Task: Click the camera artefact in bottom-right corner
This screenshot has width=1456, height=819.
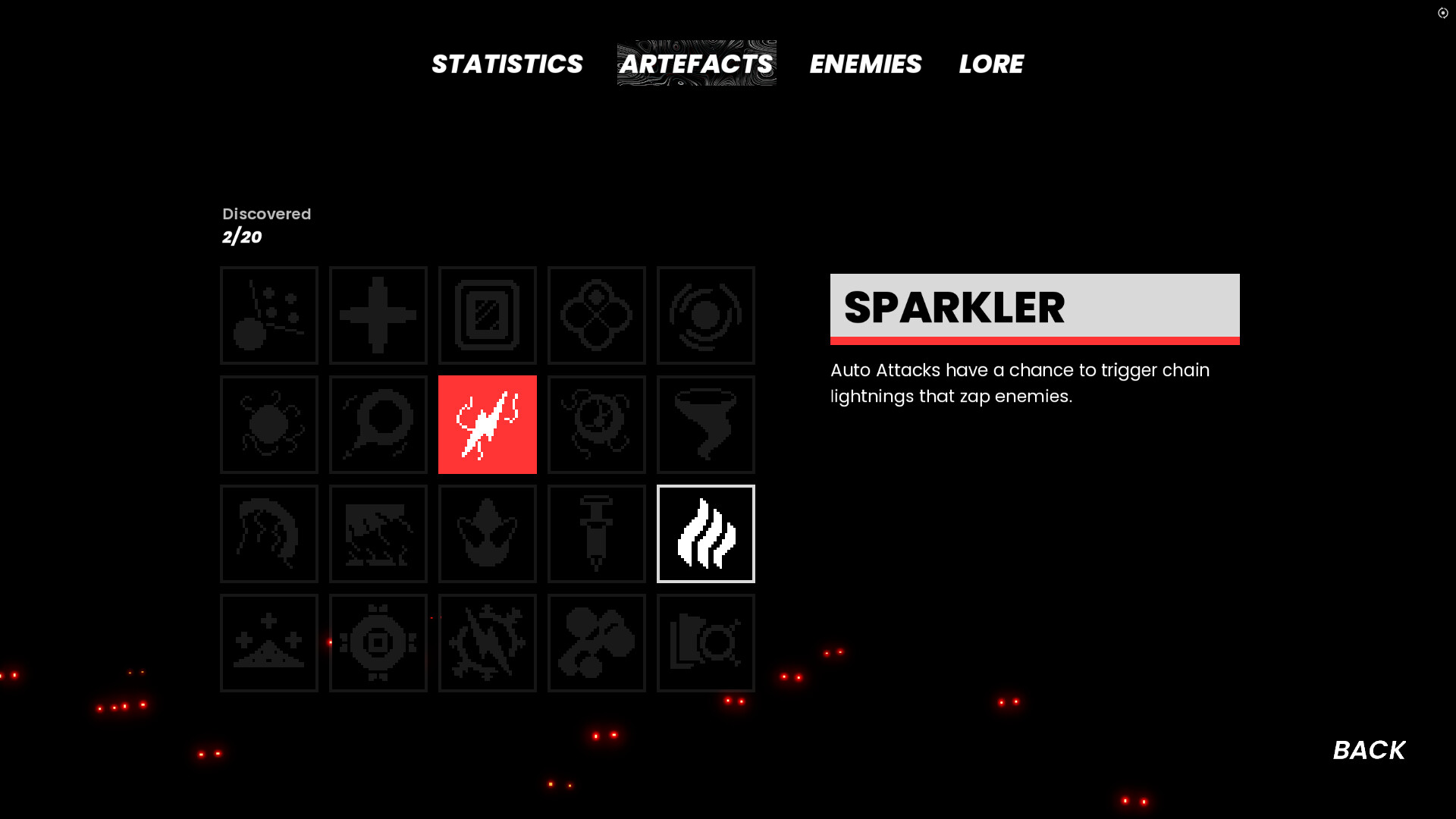Action: coord(705,642)
